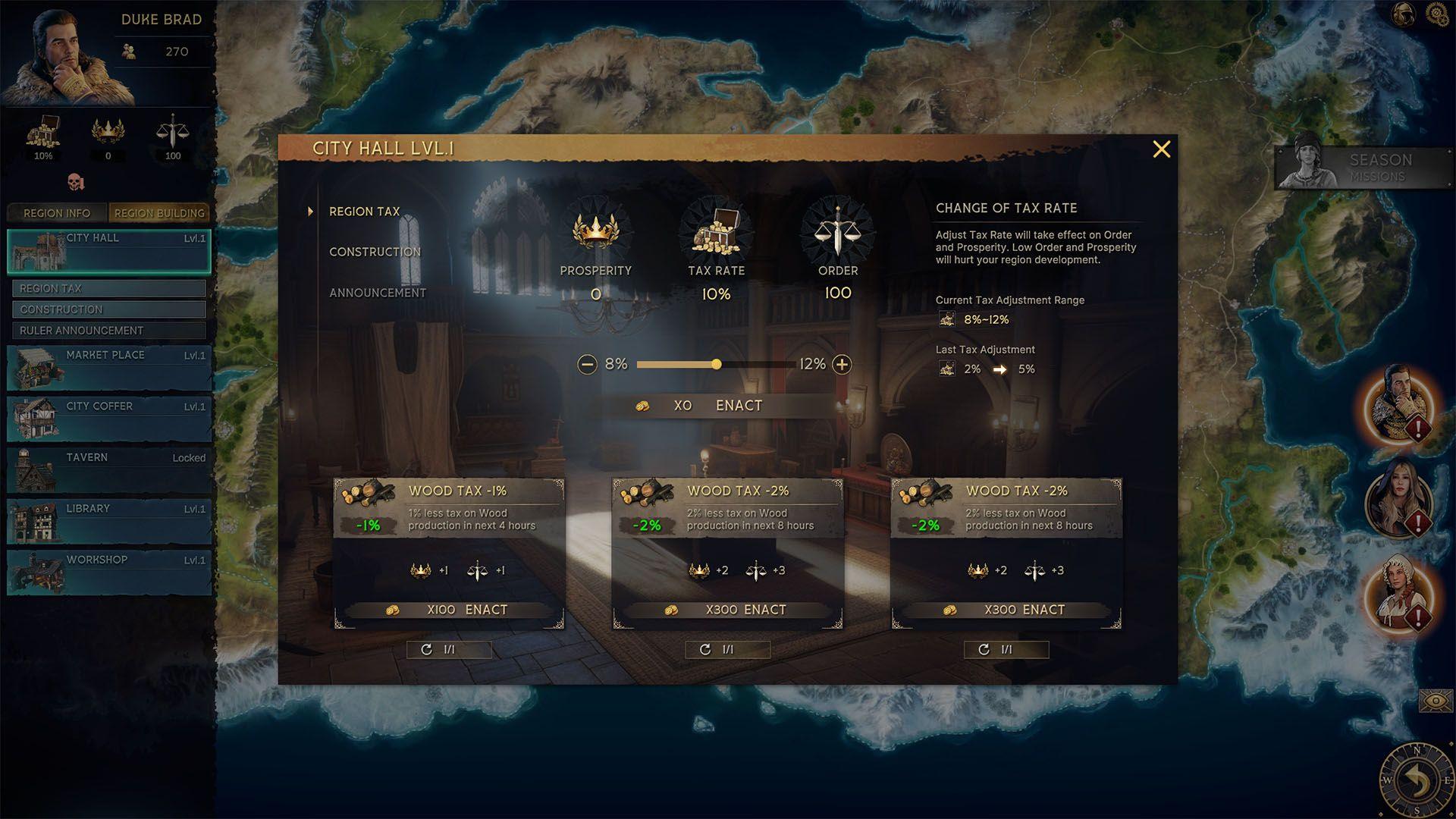This screenshot has height=819, width=1456.
Task: Click the gear settings icon
Action: click(x=1436, y=14)
